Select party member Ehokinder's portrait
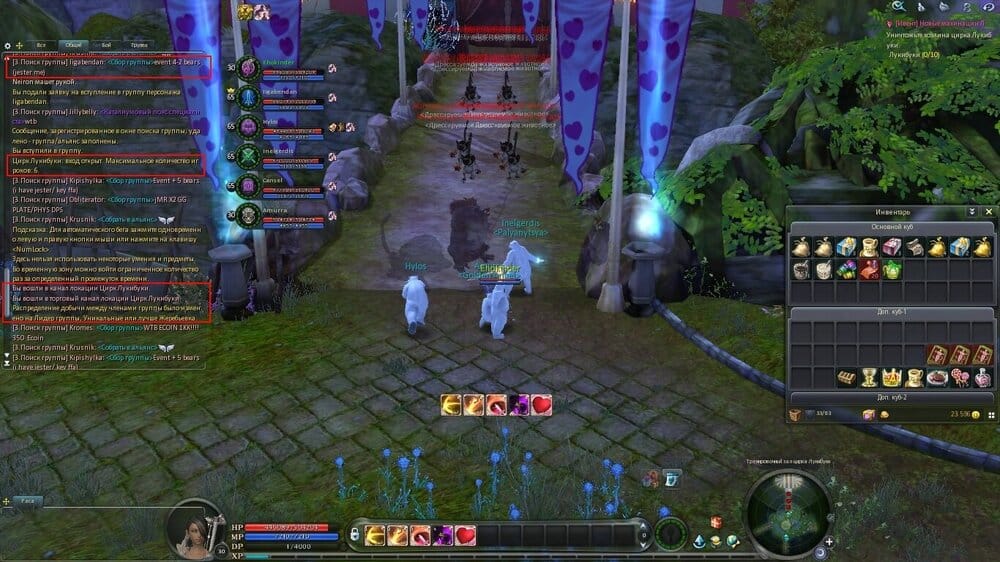This screenshot has width=1000, height=562. point(249,68)
